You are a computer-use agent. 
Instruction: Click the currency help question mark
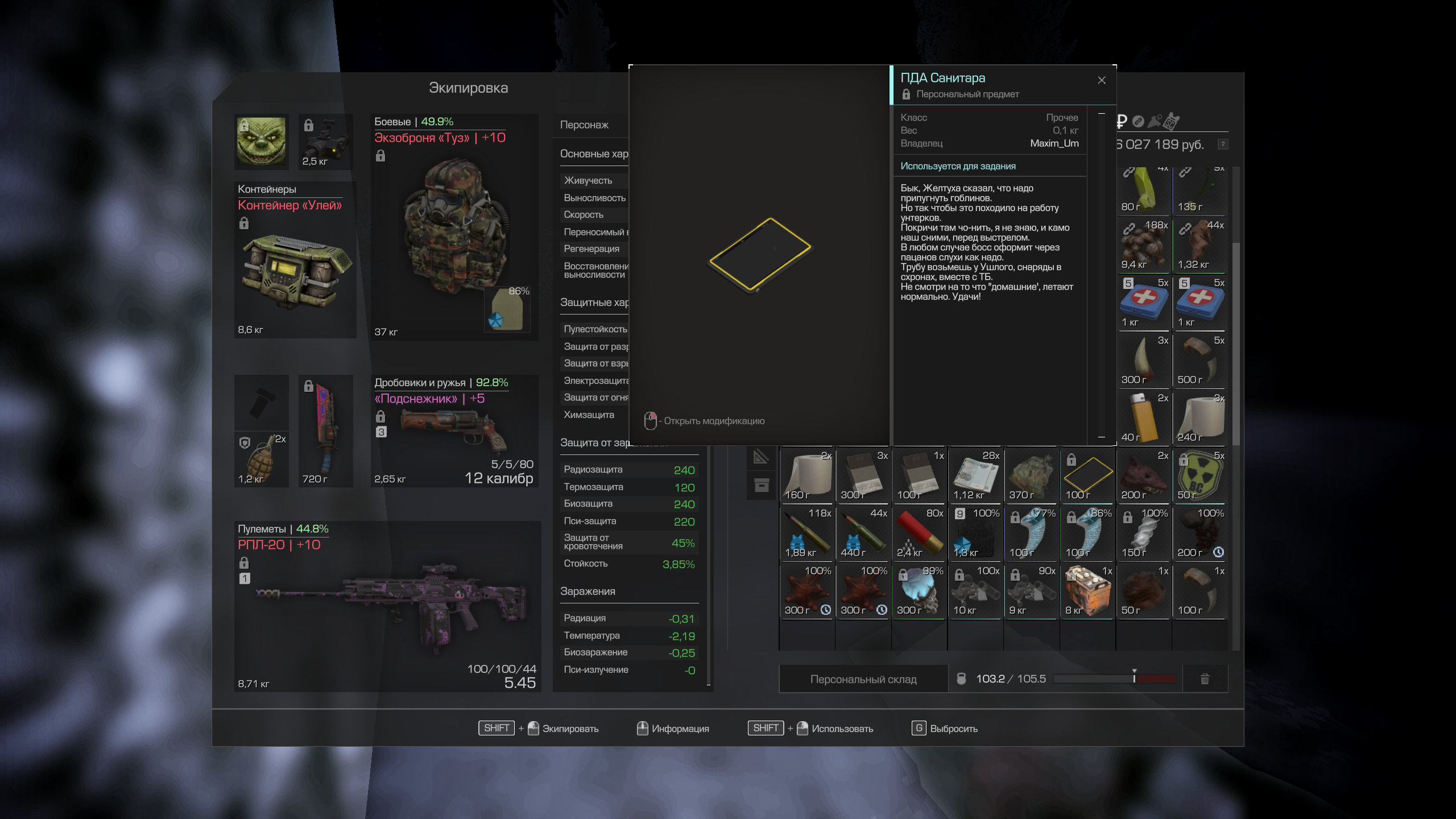pyautogui.click(x=1223, y=144)
